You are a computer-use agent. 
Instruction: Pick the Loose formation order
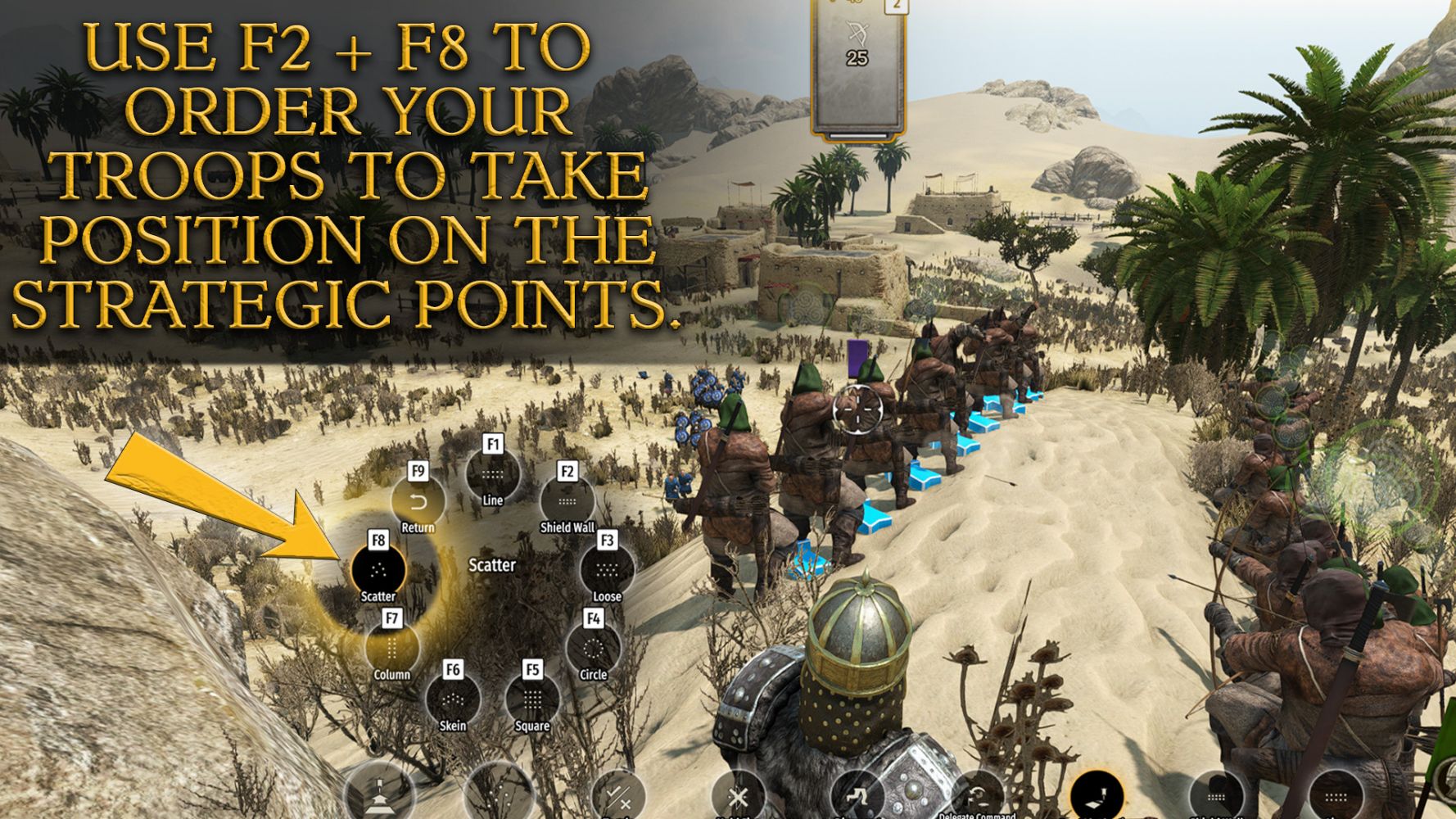[x=607, y=569]
